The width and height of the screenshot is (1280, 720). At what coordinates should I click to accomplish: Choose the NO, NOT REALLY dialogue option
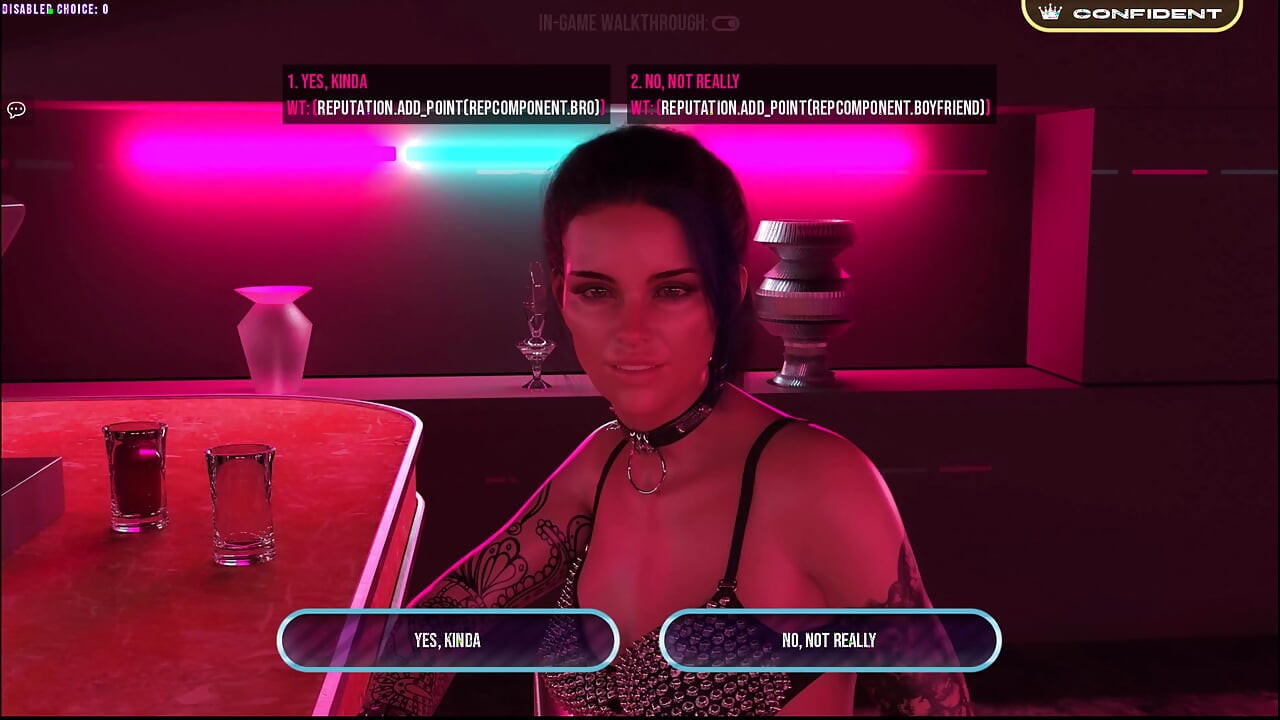point(831,640)
